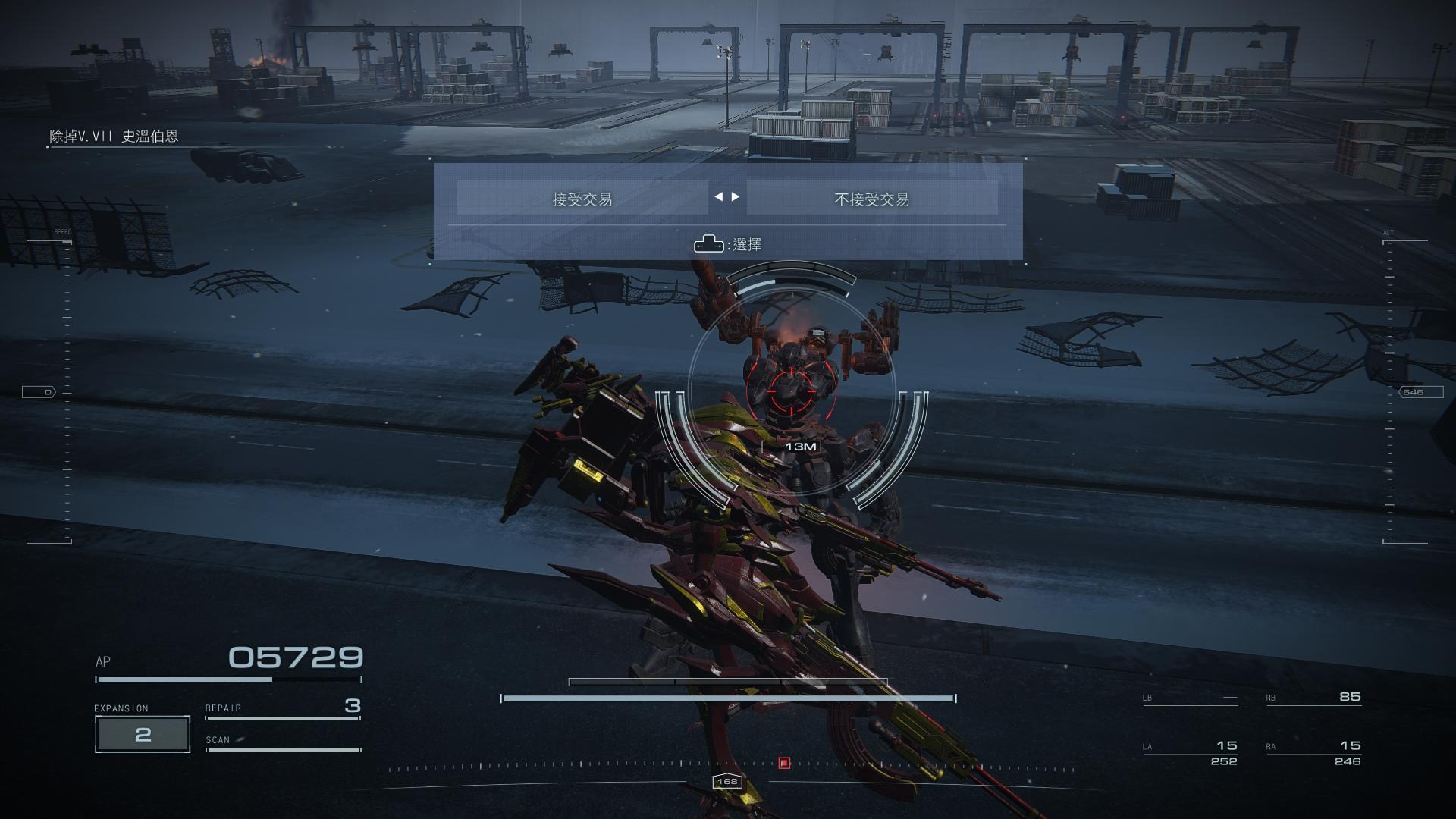Select the EXPANSION slot showing 2

click(x=143, y=734)
